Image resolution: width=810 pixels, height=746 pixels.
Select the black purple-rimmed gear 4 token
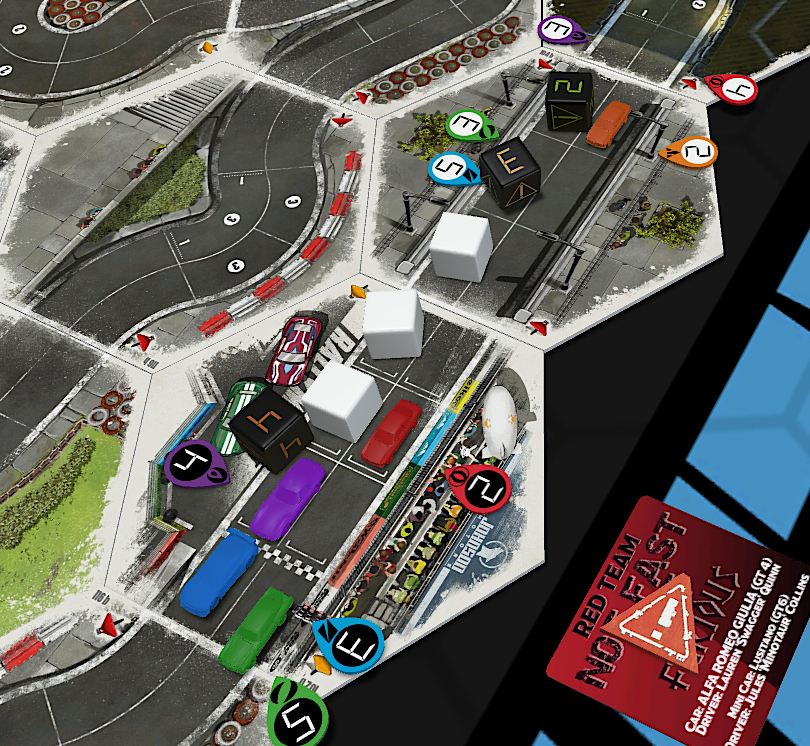click(x=192, y=463)
